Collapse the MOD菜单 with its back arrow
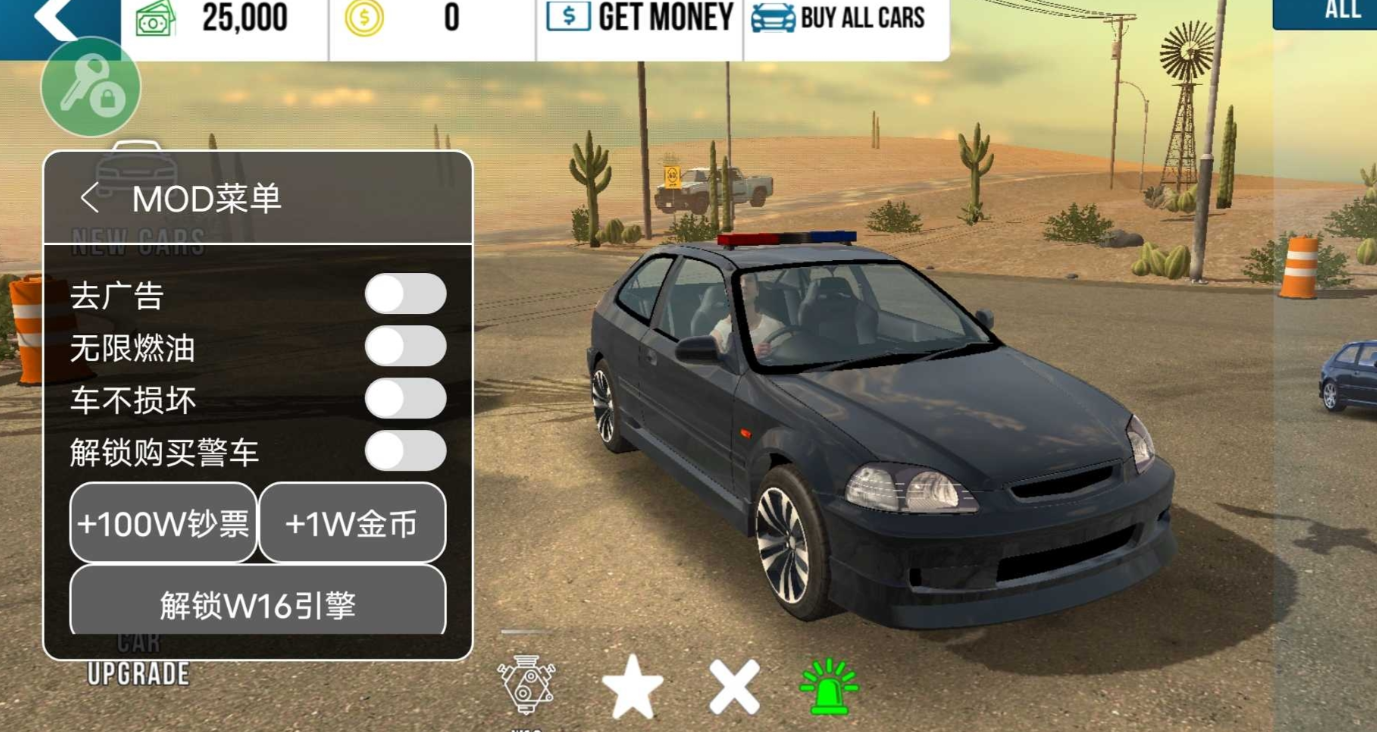The height and width of the screenshot is (732, 1377). [x=90, y=198]
